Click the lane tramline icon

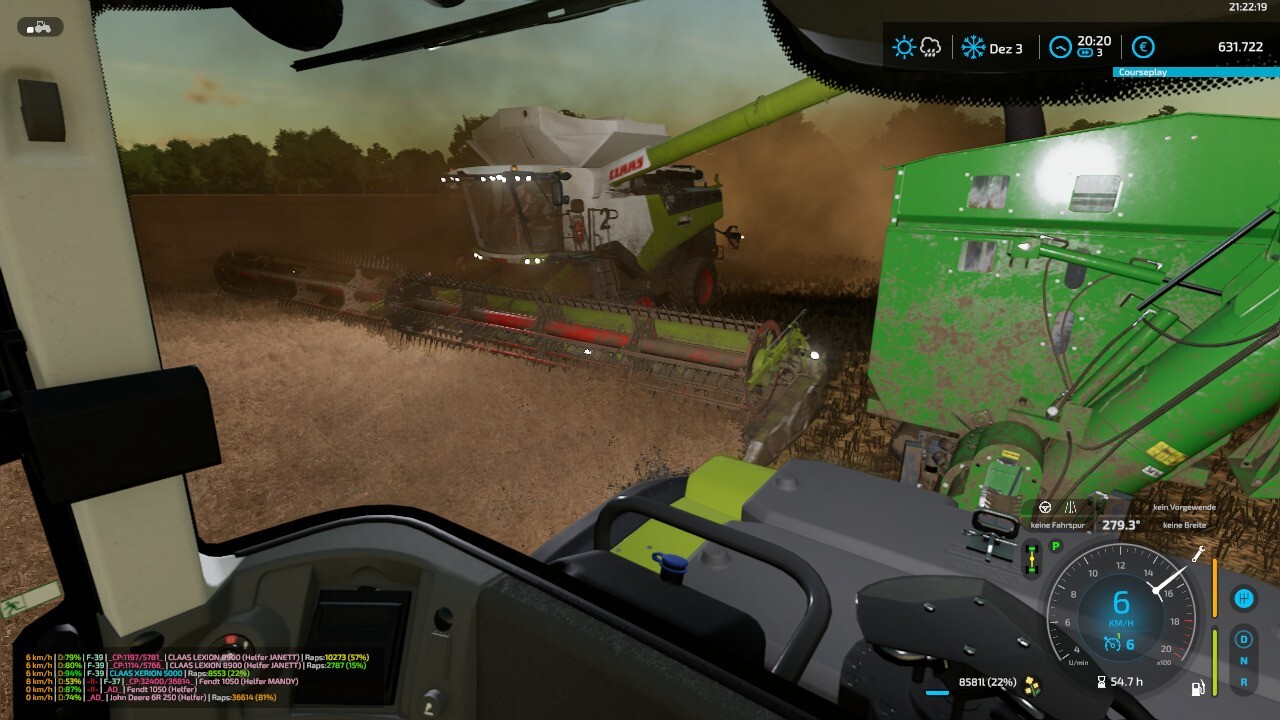[1071, 507]
